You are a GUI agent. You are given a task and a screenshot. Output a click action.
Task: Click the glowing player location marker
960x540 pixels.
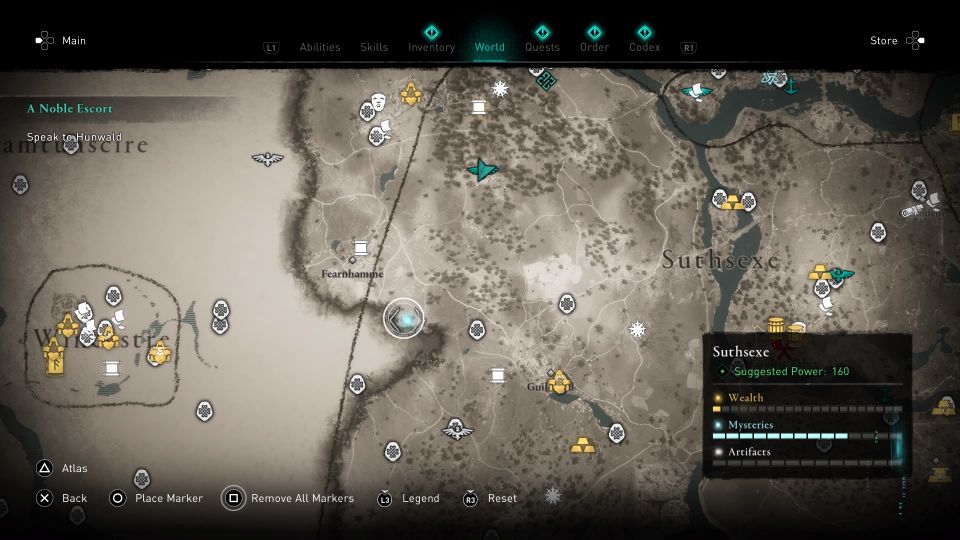(x=404, y=318)
